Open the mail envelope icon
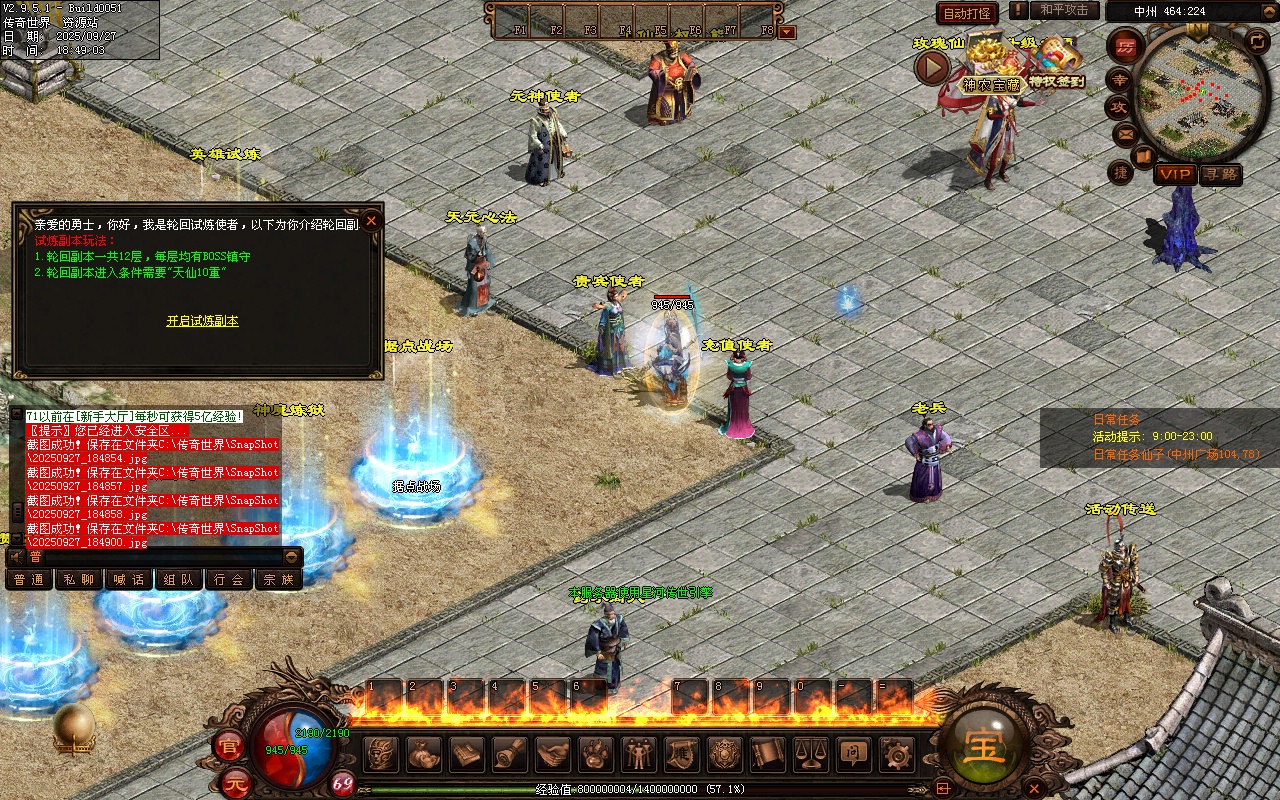 click(x=1125, y=133)
